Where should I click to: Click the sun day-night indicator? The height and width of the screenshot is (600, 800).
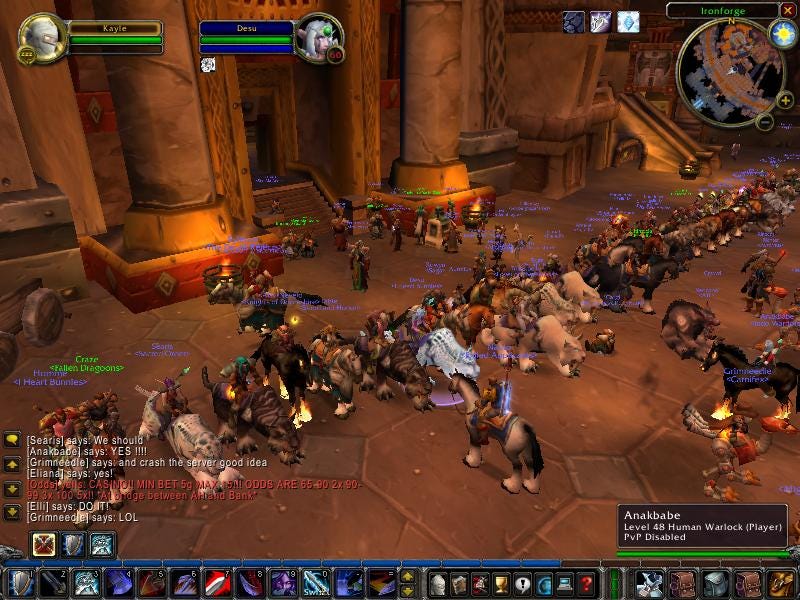pos(782,34)
